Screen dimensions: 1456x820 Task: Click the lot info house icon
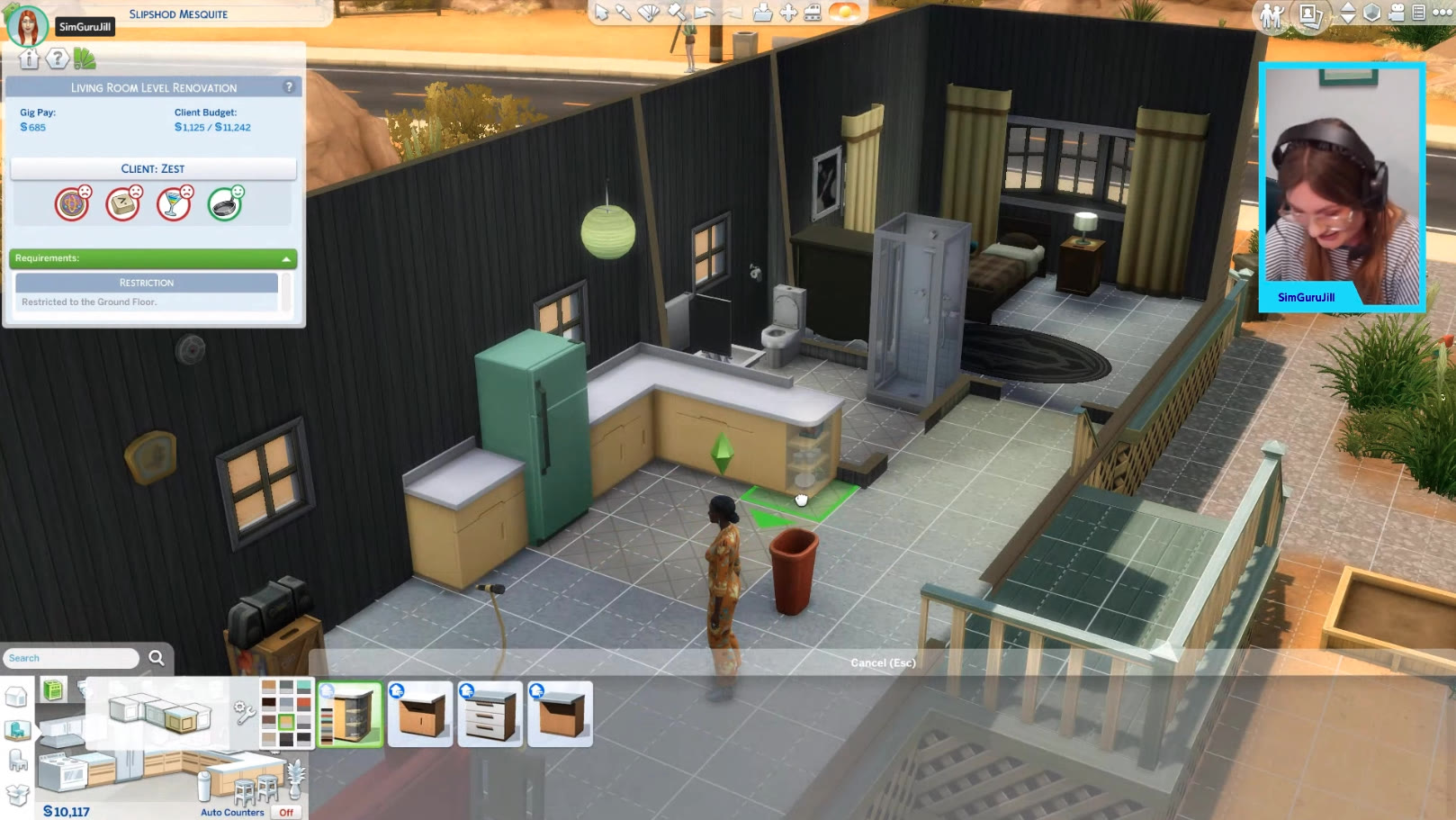point(29,59)
